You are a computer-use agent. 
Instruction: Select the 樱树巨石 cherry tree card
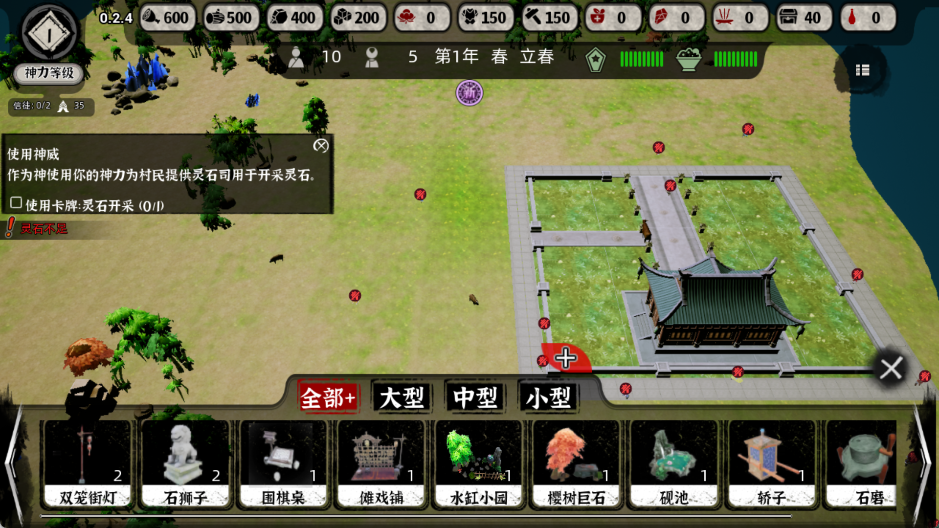coord(576,463)
